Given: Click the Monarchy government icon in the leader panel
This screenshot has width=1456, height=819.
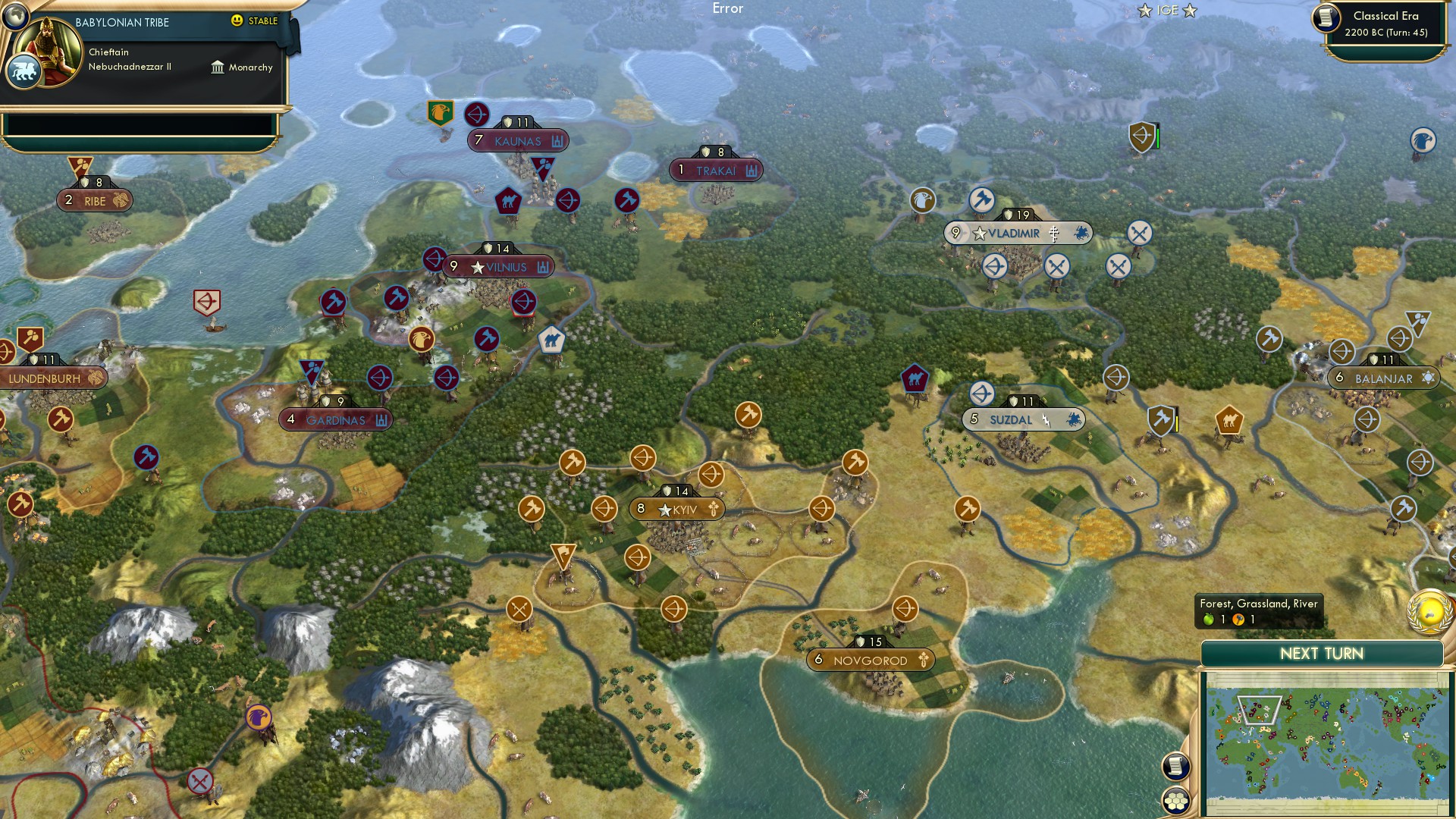Looking at the screenshot, I should coord(218,67).
